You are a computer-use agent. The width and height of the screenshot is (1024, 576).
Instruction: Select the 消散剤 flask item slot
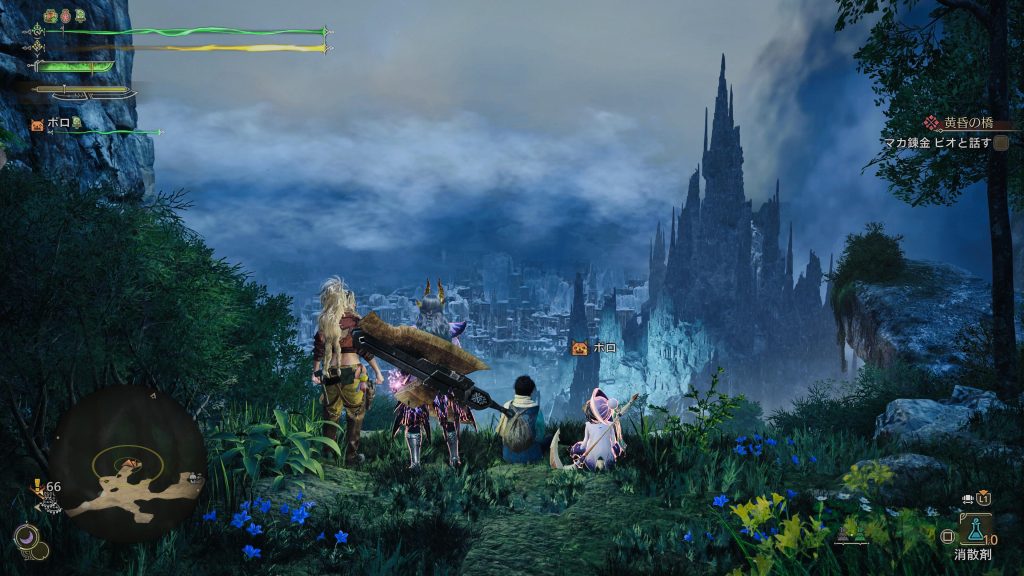pos(976,528)
